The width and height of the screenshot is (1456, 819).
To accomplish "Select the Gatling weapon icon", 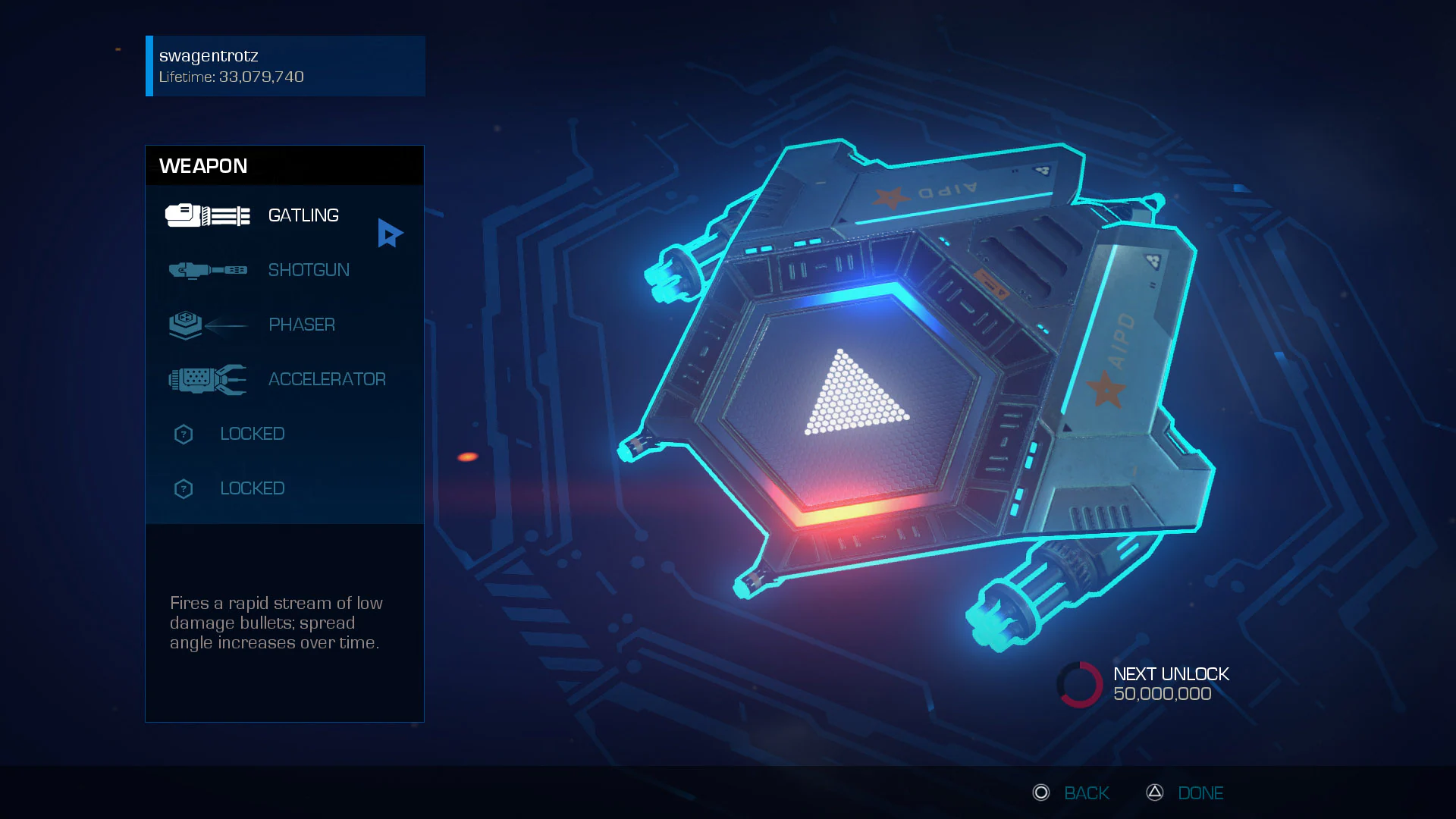I will (x=207, y=216).
